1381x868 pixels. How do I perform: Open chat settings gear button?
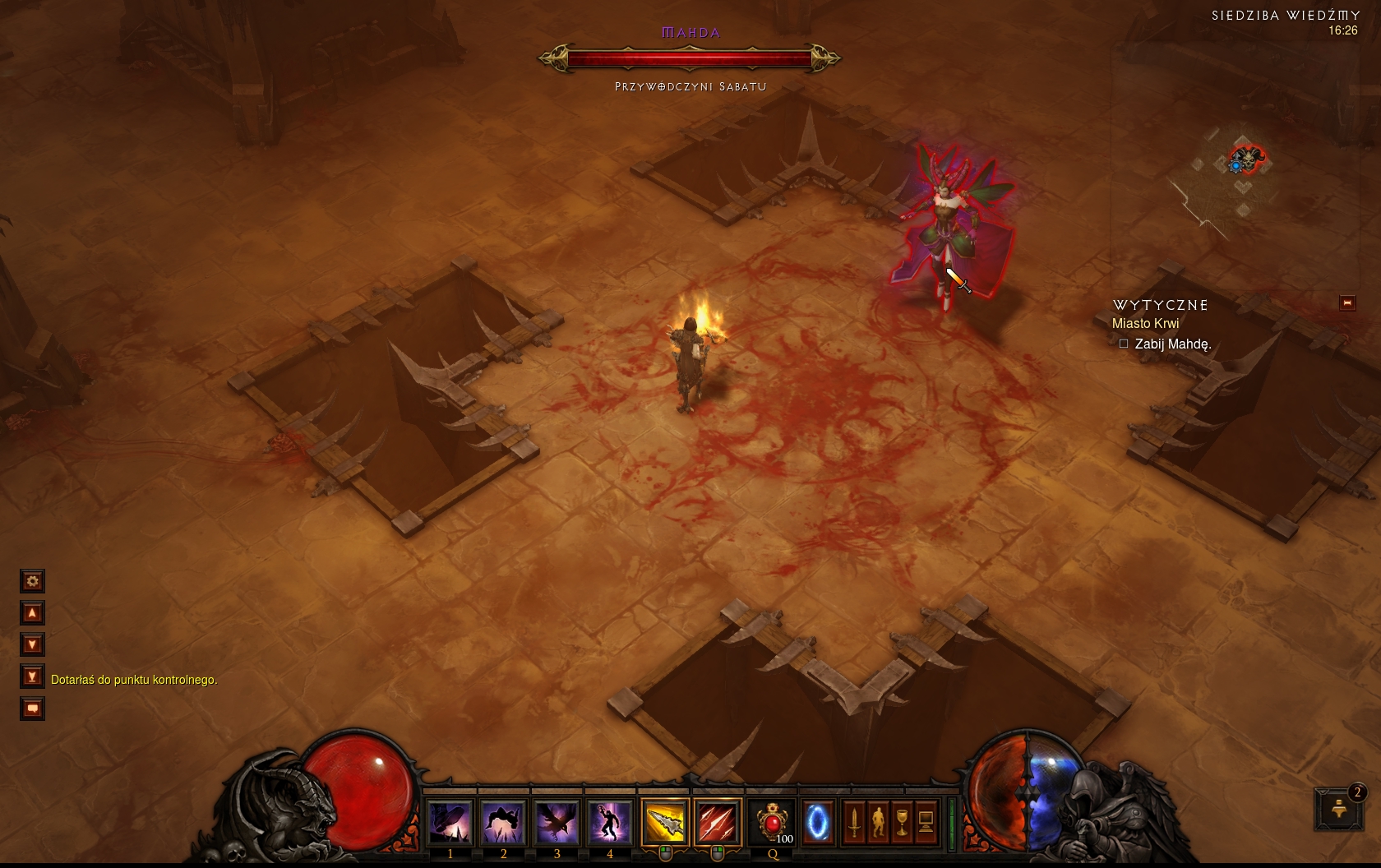pyautogui.click(x=32, y=581)
